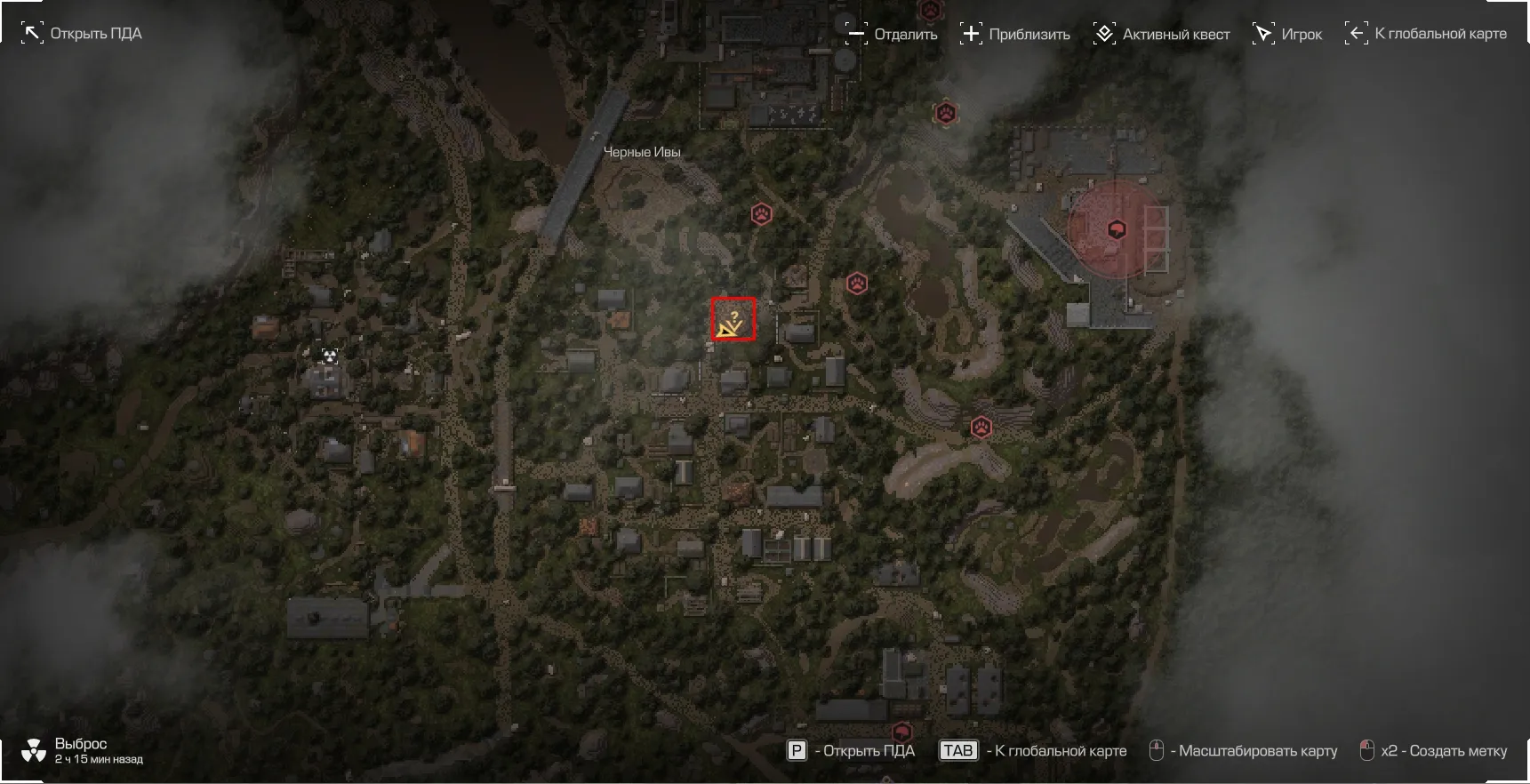Center map on Активный квест

coord(1161,34)
